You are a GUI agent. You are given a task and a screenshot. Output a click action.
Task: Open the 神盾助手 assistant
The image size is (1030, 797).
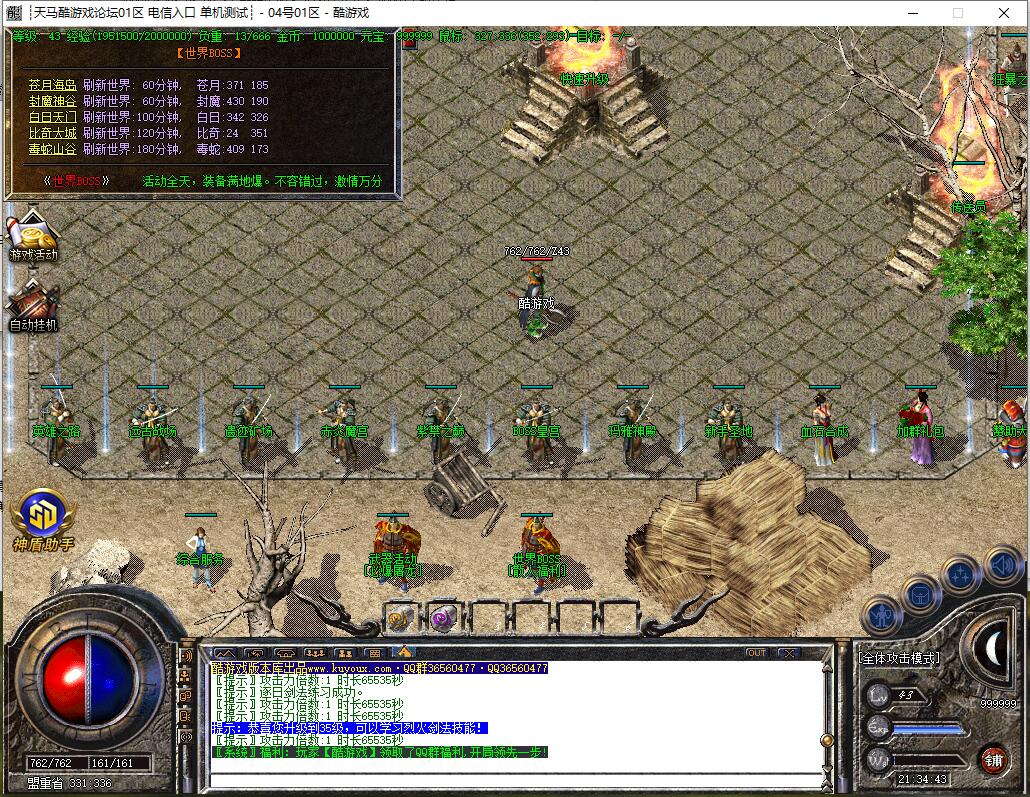pos(43,520)
